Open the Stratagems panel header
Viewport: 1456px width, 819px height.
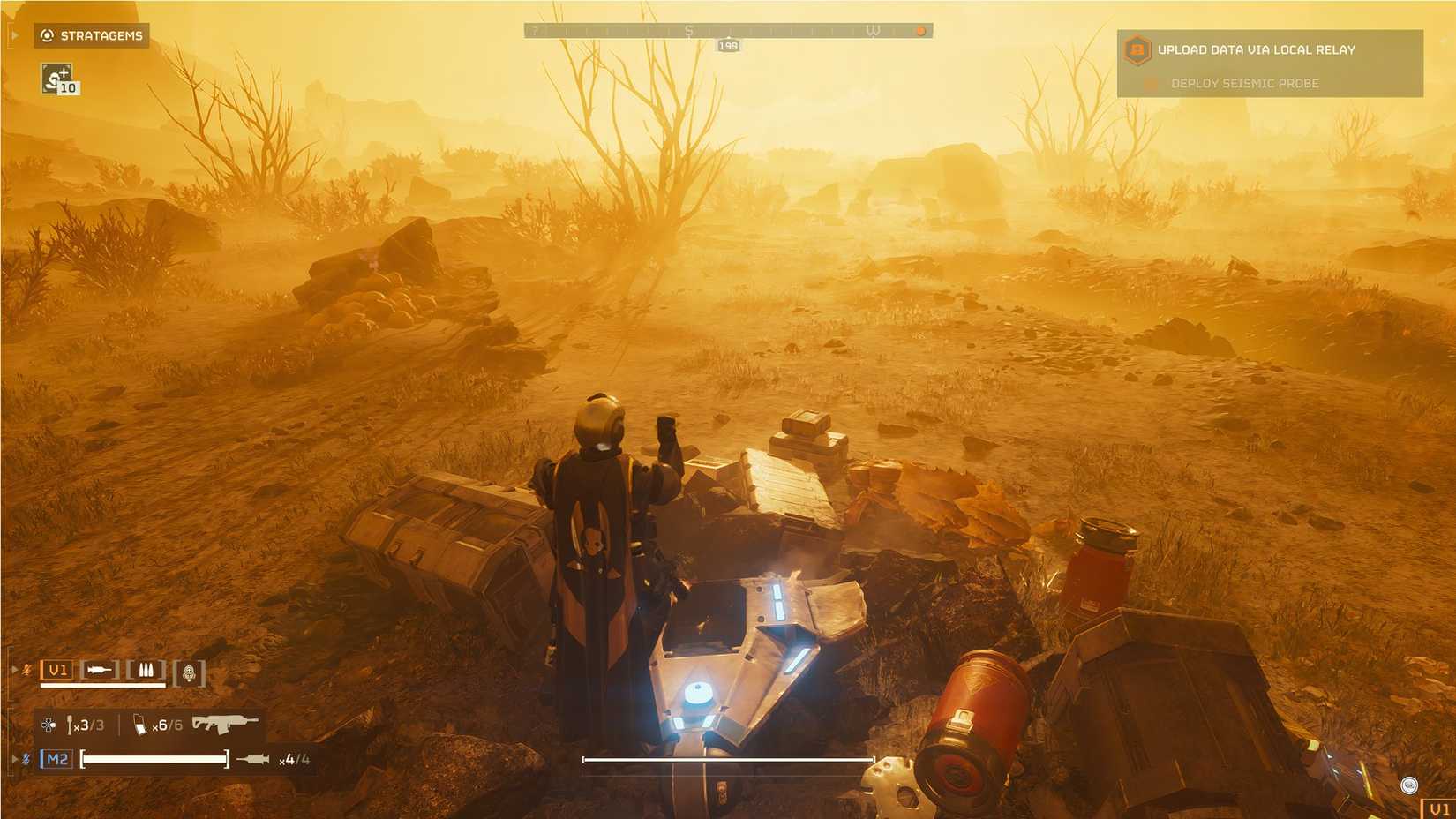point(101,36)
